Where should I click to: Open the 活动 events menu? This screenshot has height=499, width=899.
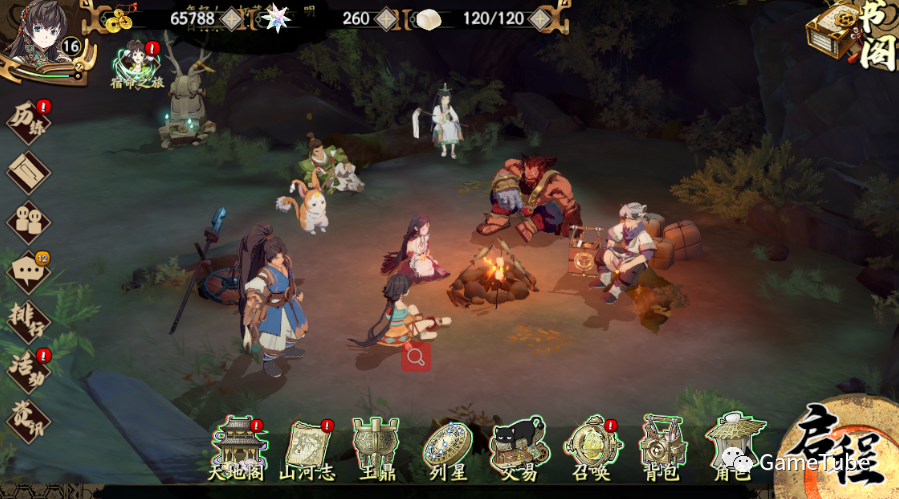(28, 368)
